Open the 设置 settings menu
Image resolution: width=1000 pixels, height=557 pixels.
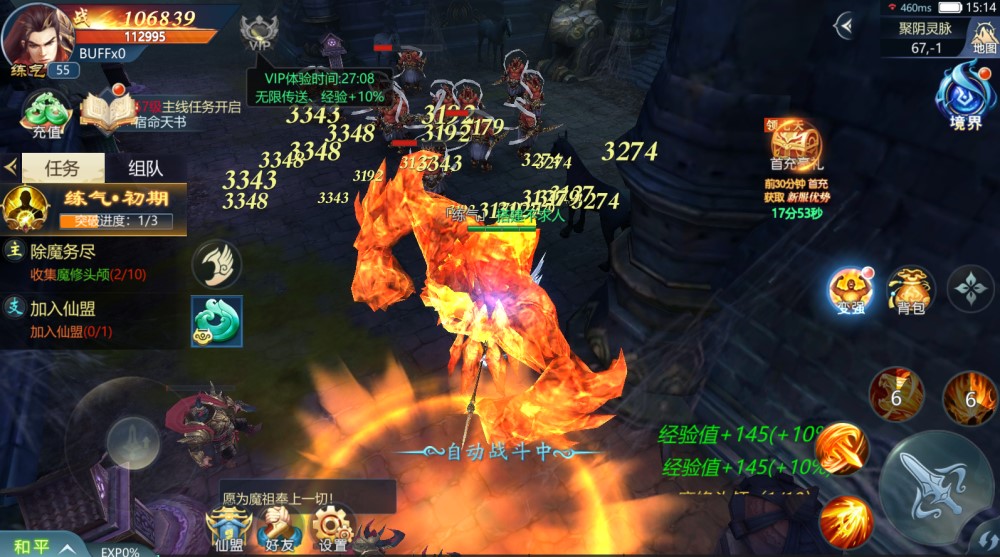(332, 528)
